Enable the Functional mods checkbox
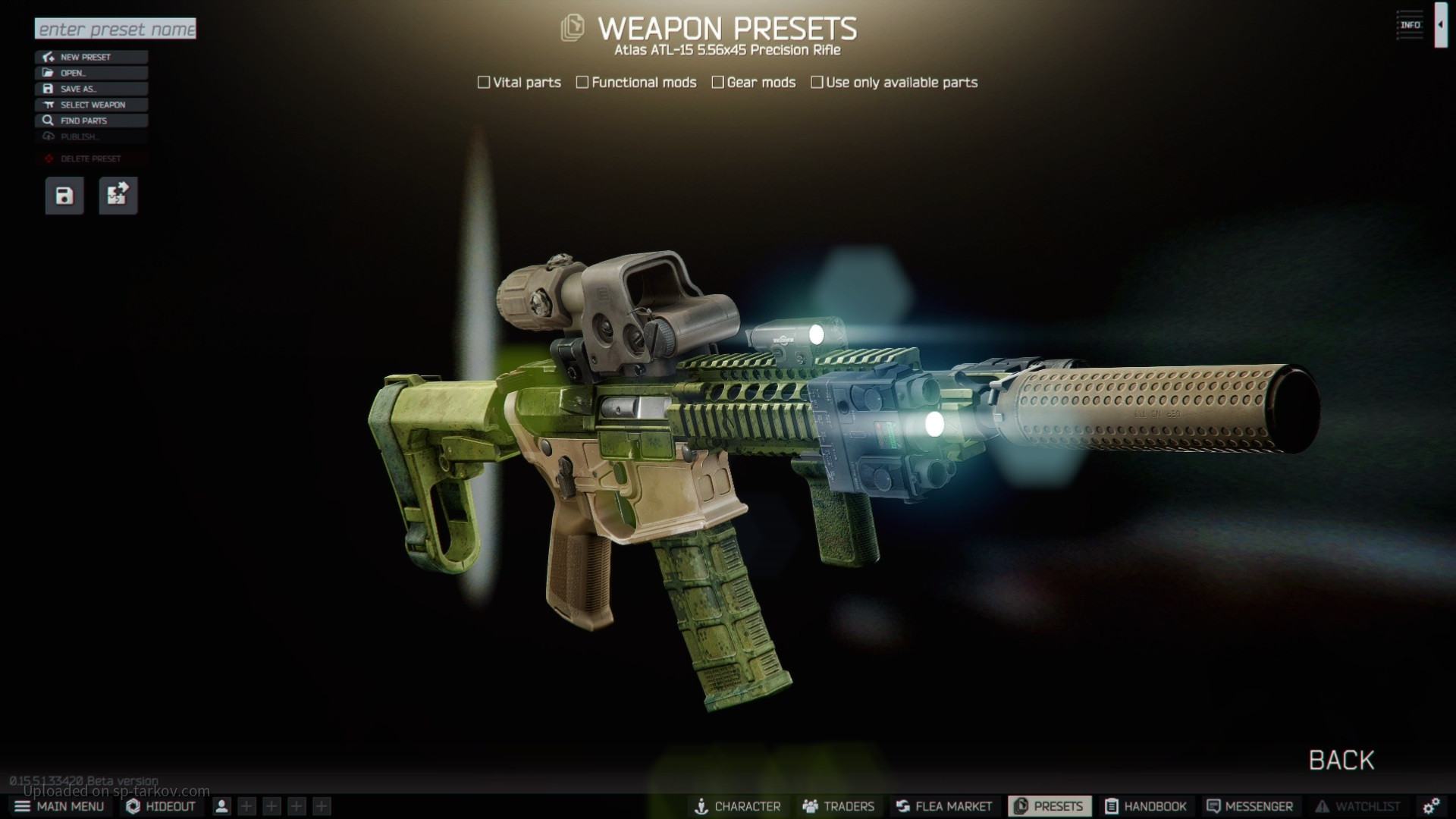Image resolution: width=1456 pixels, height=819 pixels. pos(582,82)
